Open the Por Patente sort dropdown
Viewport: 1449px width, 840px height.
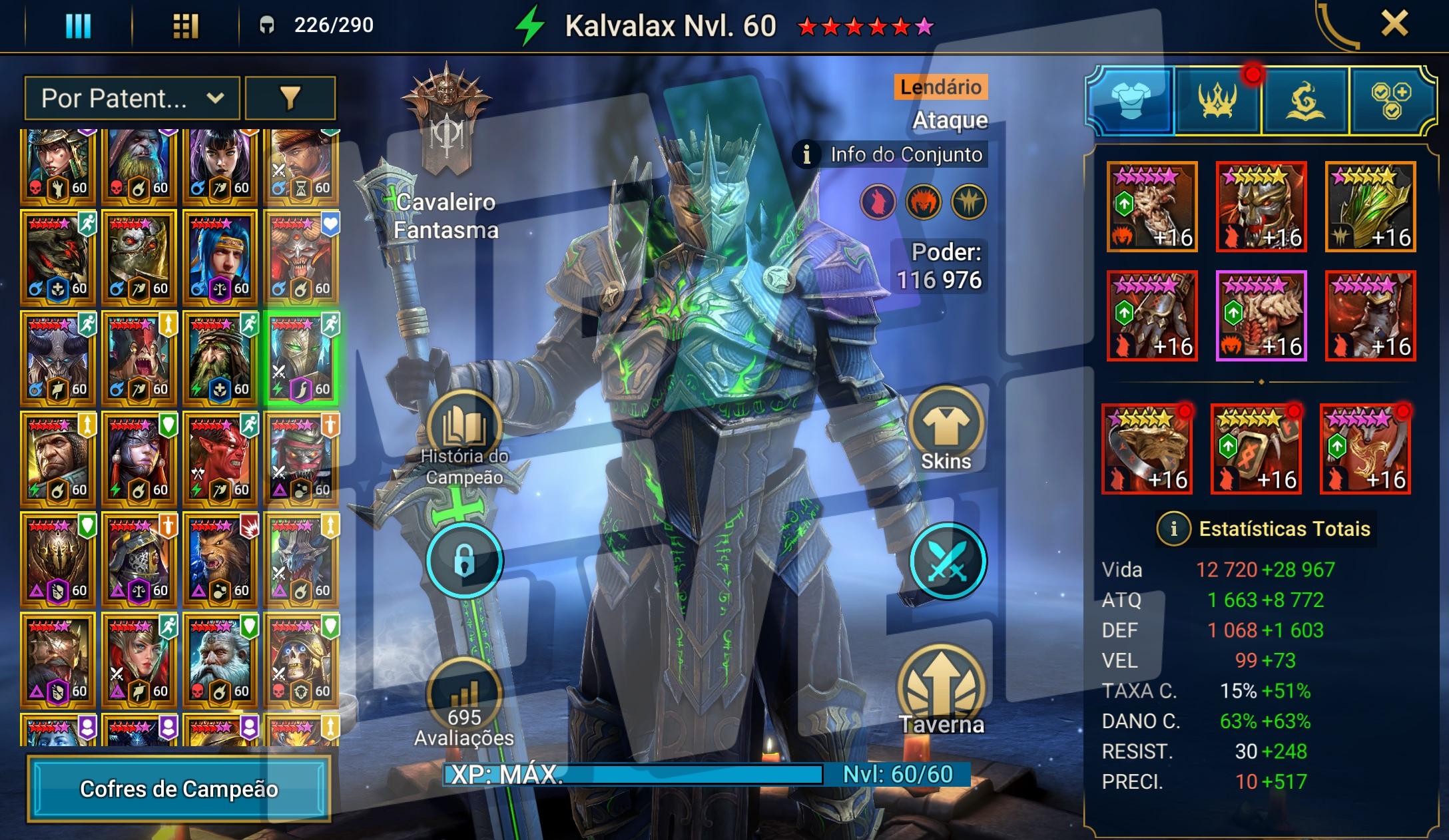click(x=132, y=99)
